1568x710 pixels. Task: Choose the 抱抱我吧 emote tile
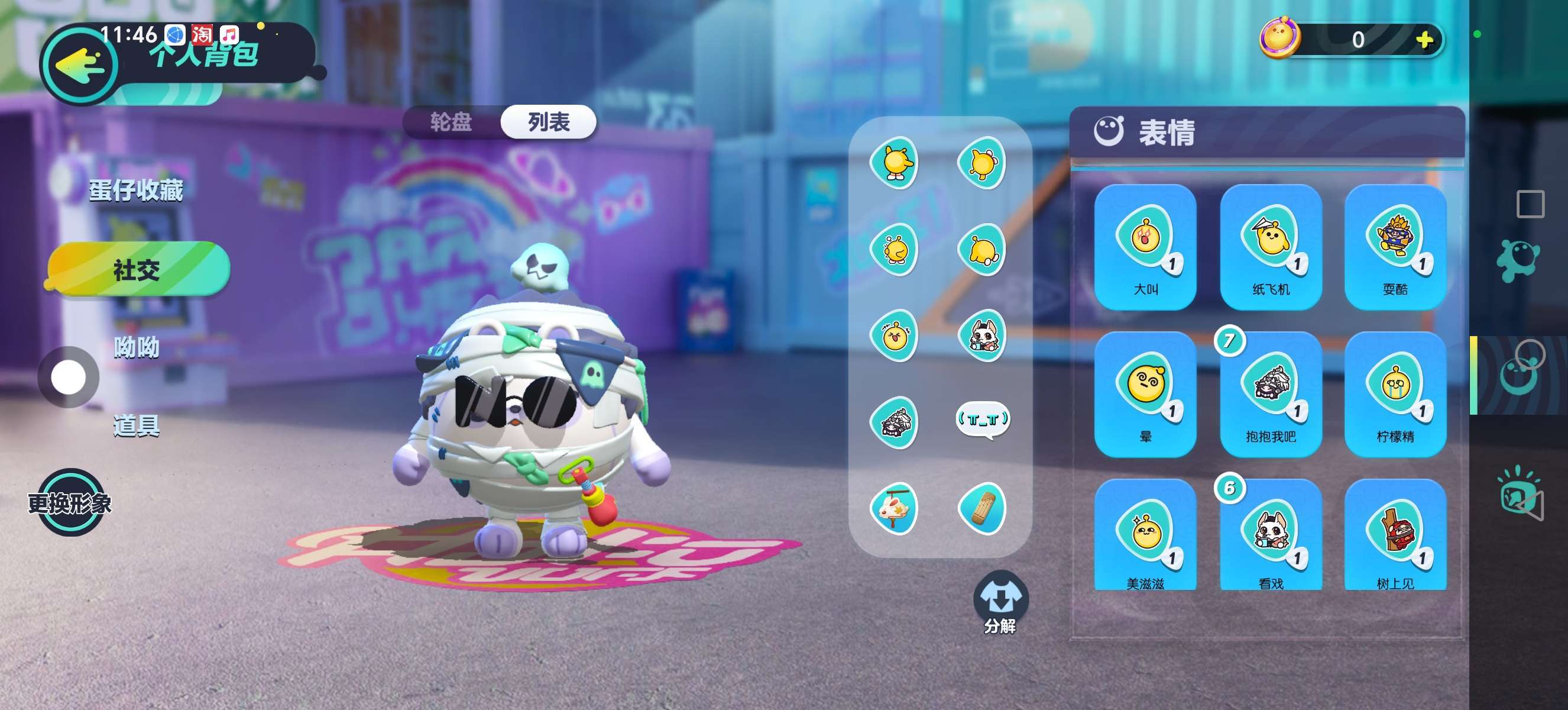[x=1271, y=395]
